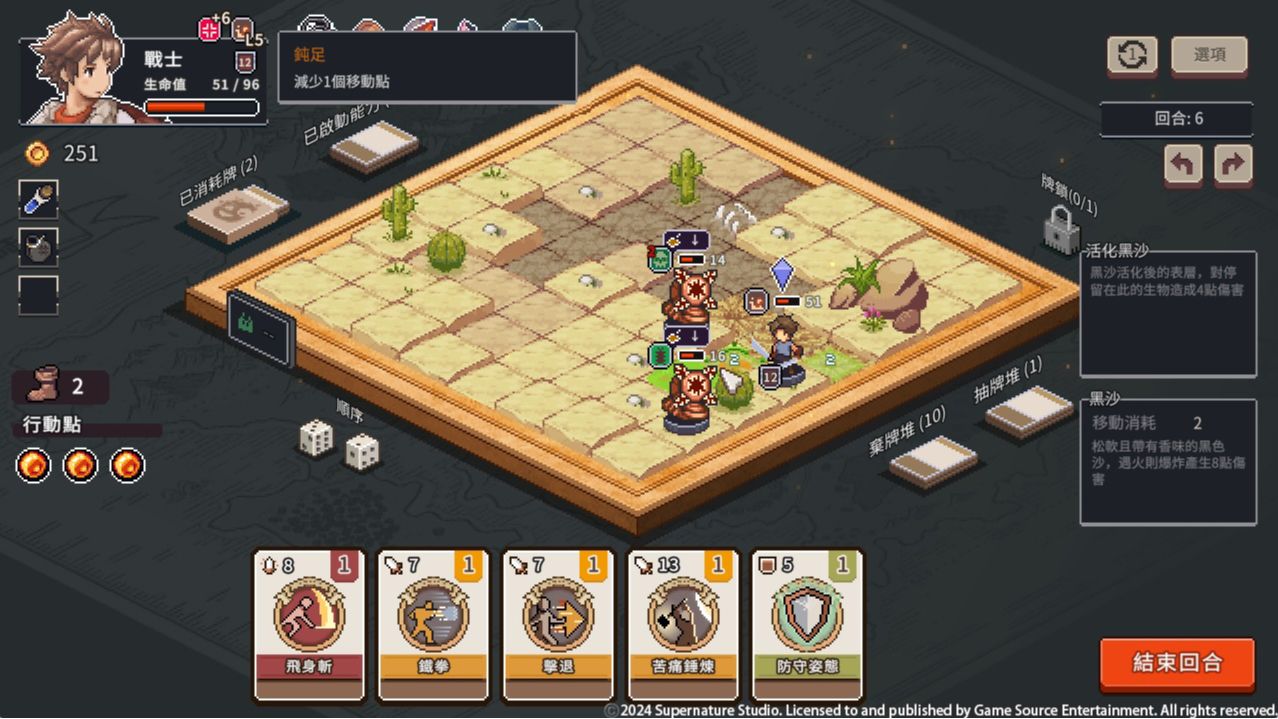Image resolution: width=1278 pixels, height=719 pixels.
Task: Click the boot movement points icon
Action: [x=45, y=387]
